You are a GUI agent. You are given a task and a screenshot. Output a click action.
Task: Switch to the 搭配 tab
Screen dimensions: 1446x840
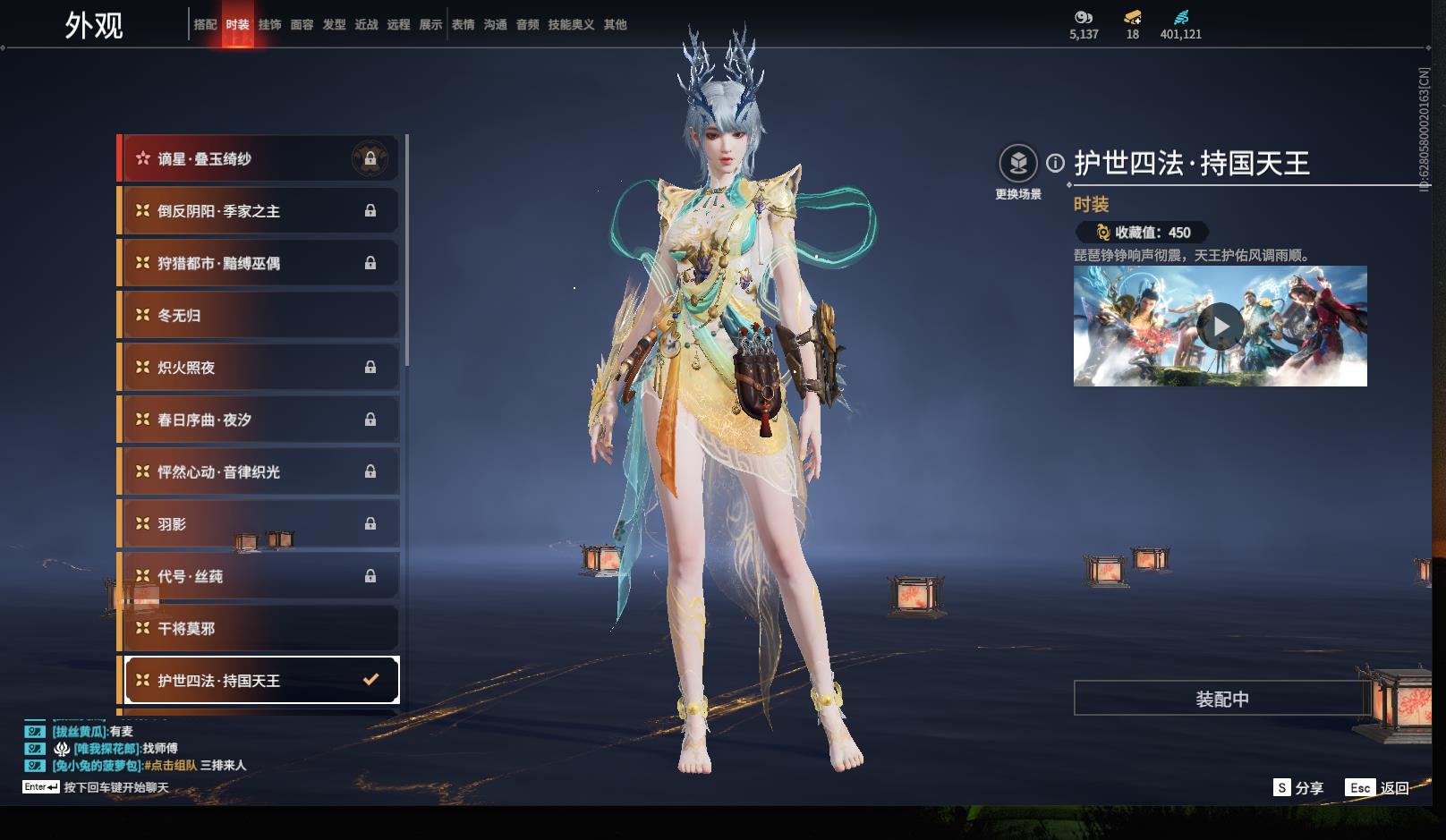click(x=205, y=25)
